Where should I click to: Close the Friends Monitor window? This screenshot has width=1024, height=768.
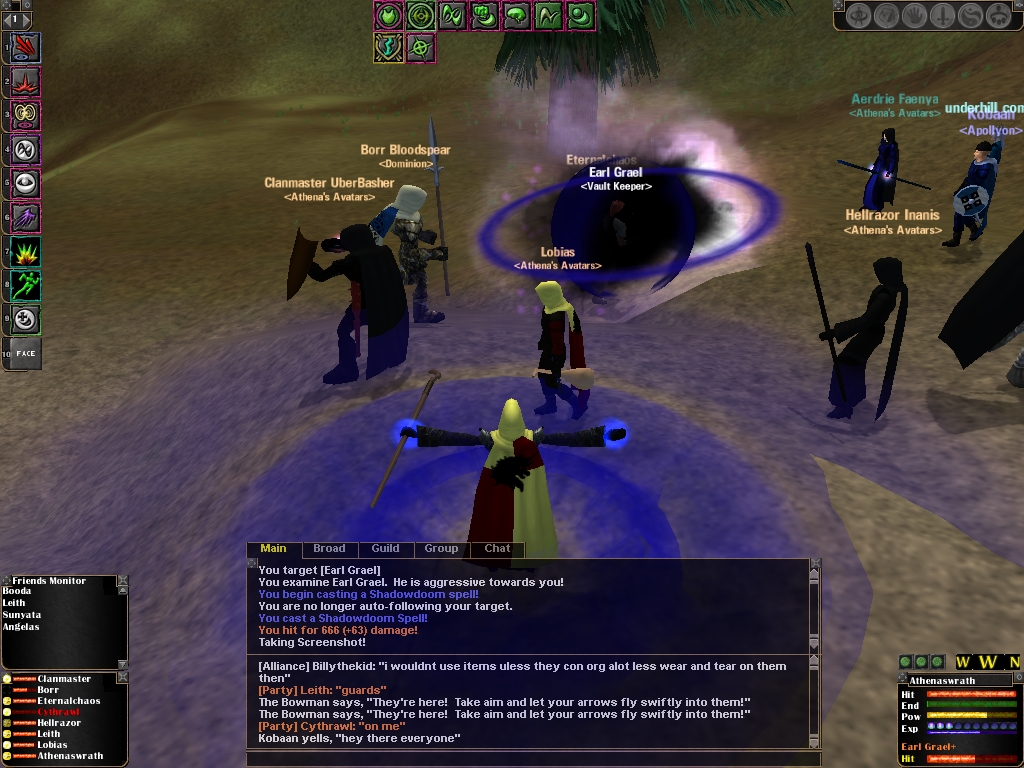(x=122, y=580)
